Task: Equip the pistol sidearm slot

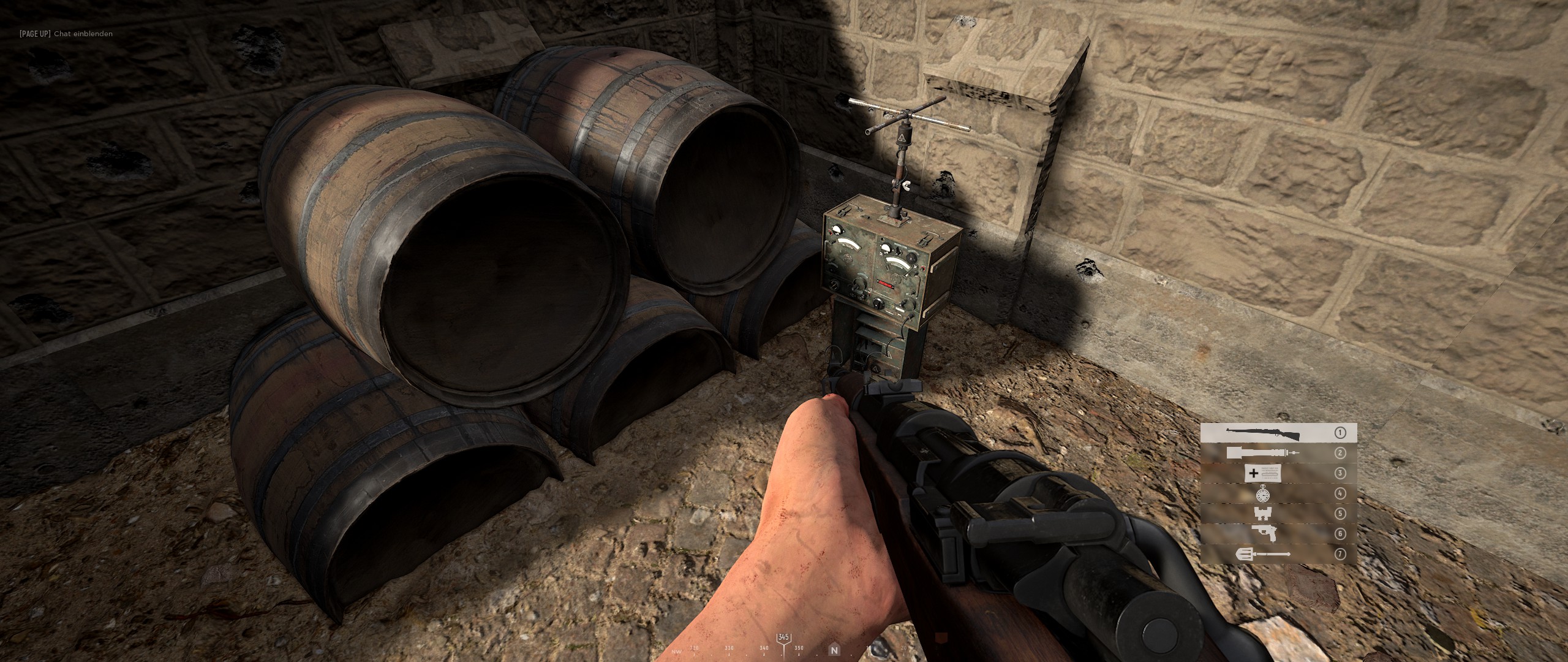Action: [1278, 534]
